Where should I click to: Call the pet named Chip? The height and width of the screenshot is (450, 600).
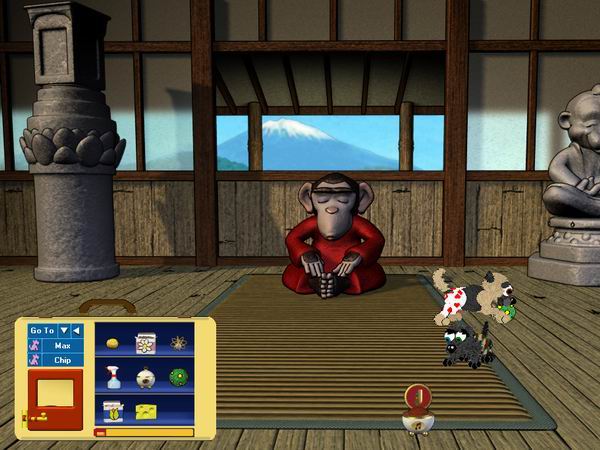pos(62,359)
